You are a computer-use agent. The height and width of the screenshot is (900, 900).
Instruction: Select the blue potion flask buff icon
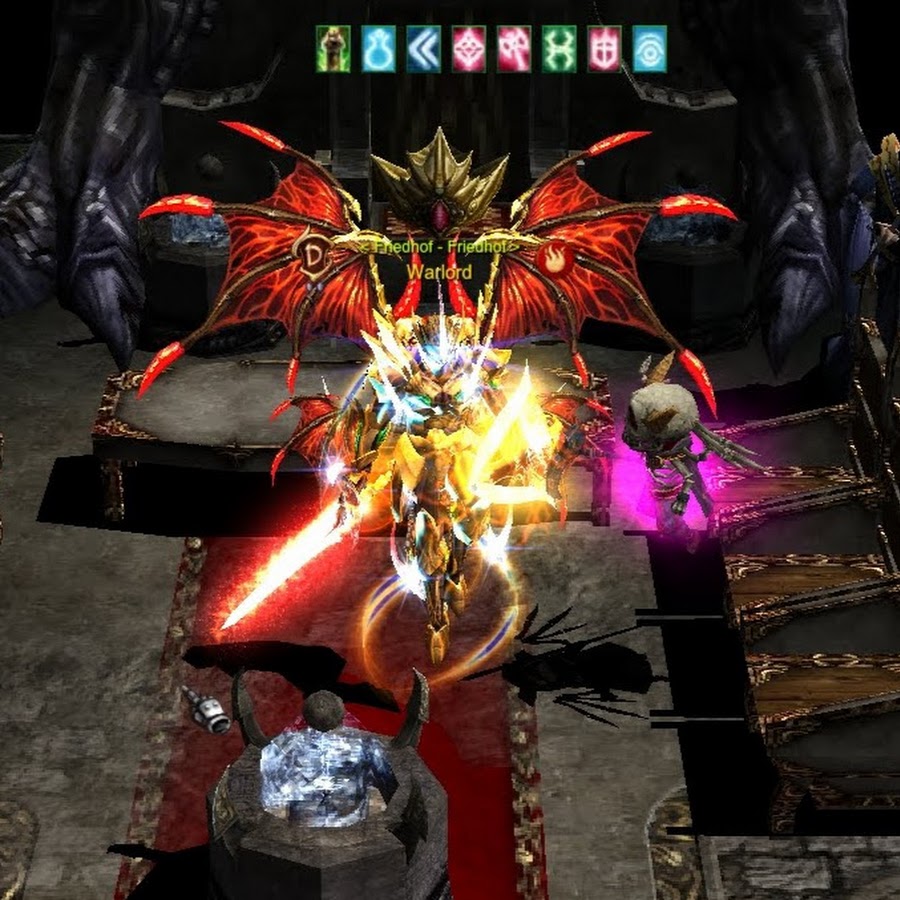pyautogui.click(x=378, y=49)
